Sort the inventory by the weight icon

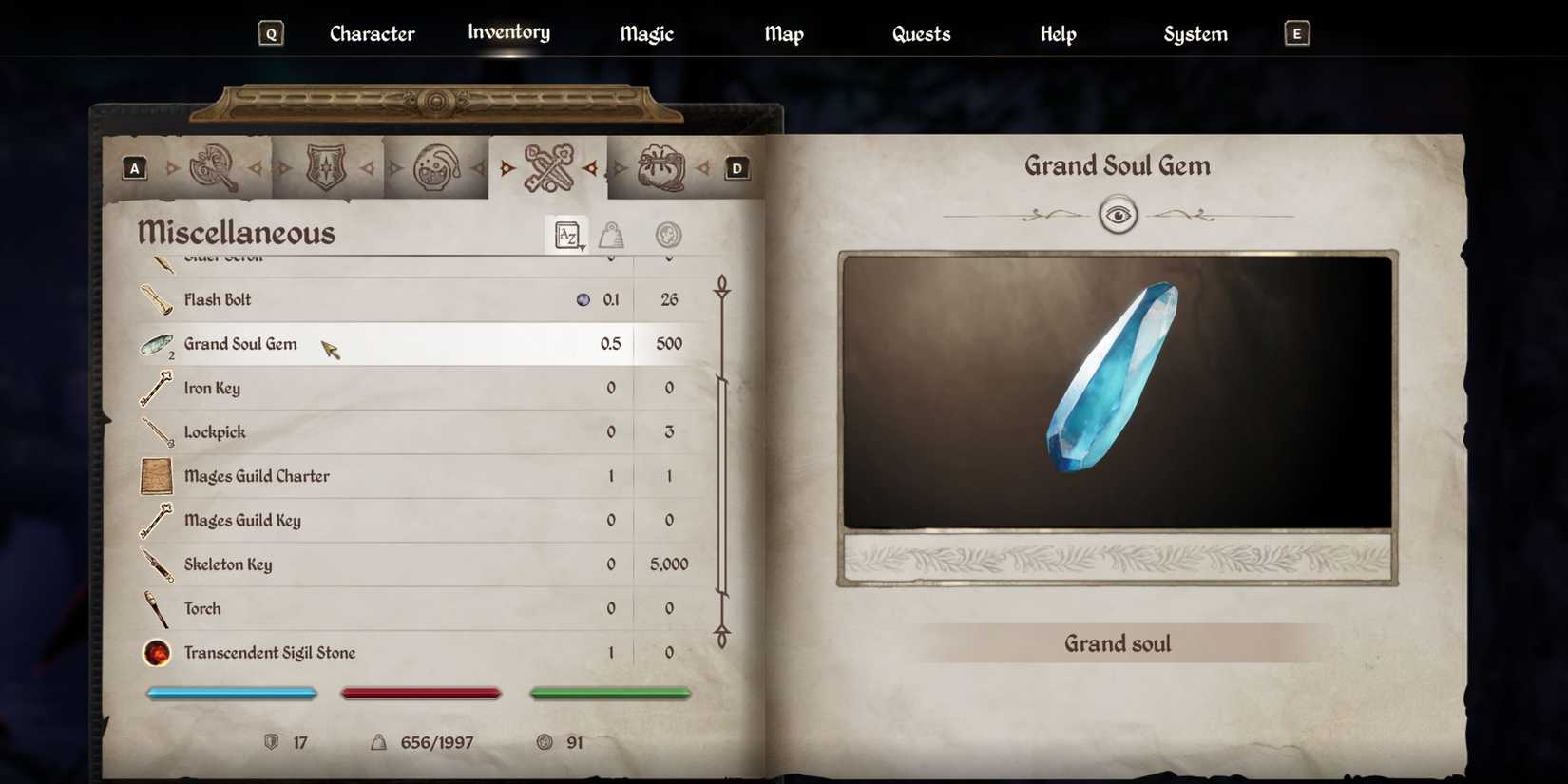(611, 235)
